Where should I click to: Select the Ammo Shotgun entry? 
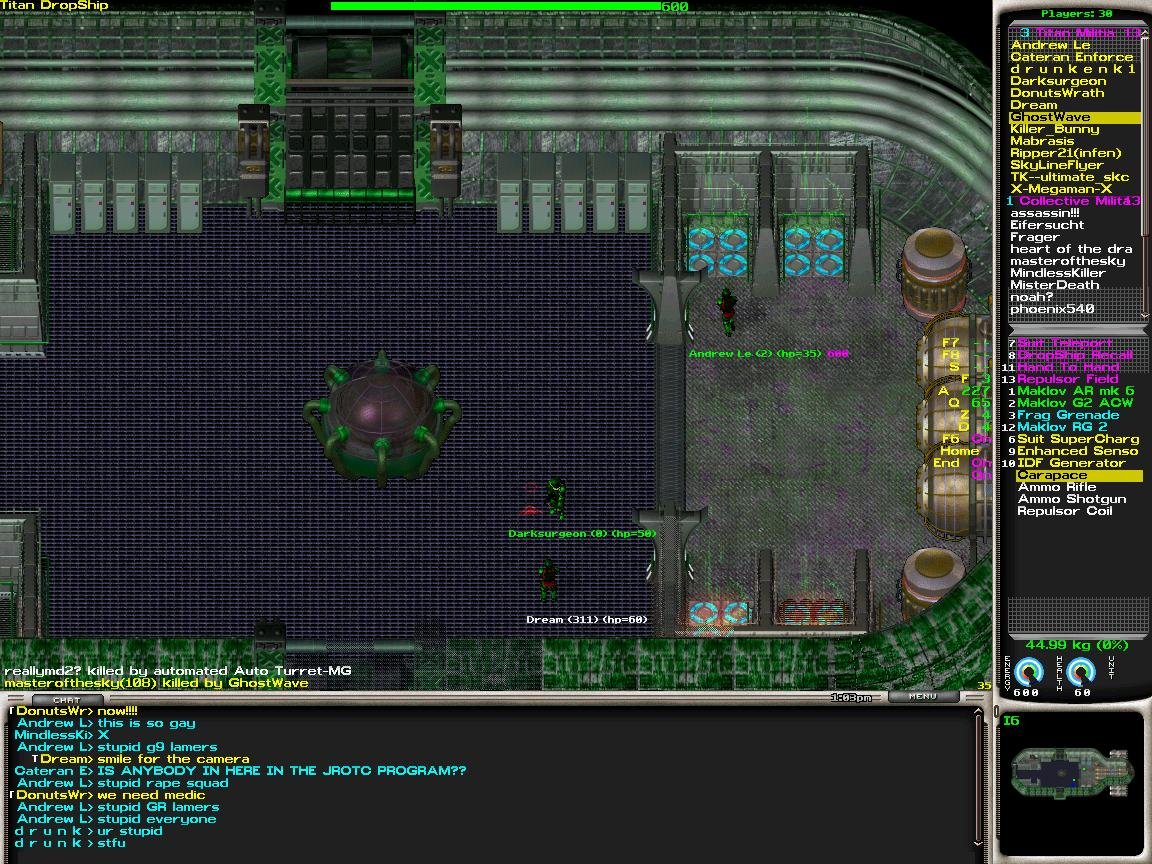point(1071,499)
